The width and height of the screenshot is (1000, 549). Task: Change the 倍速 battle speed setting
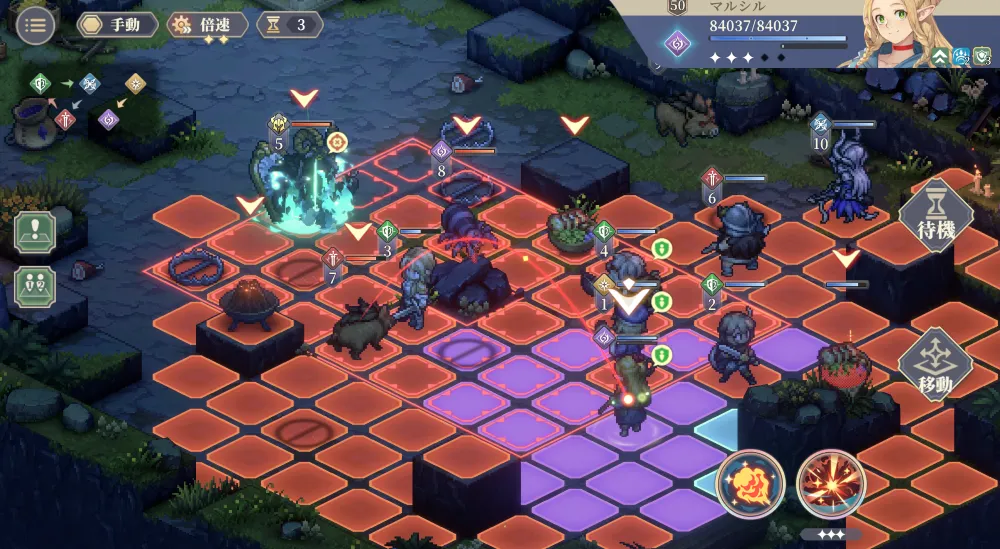207,25
